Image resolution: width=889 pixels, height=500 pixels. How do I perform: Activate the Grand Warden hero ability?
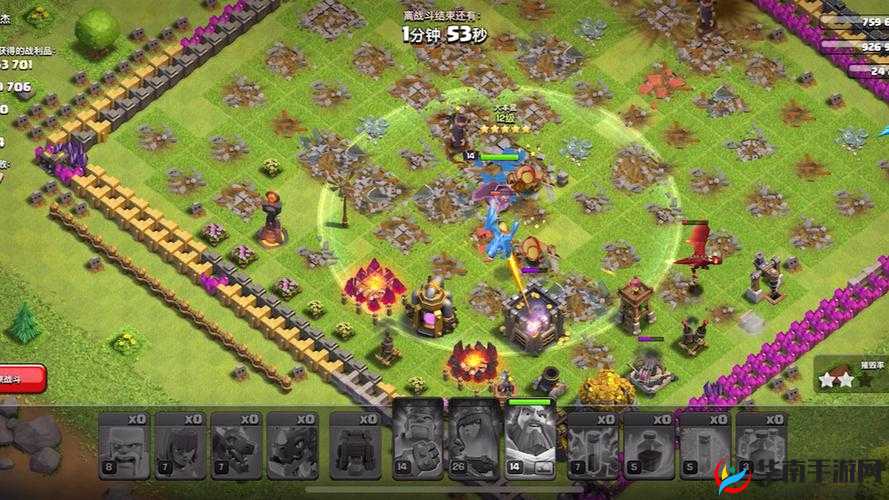[x=531, y=442]
